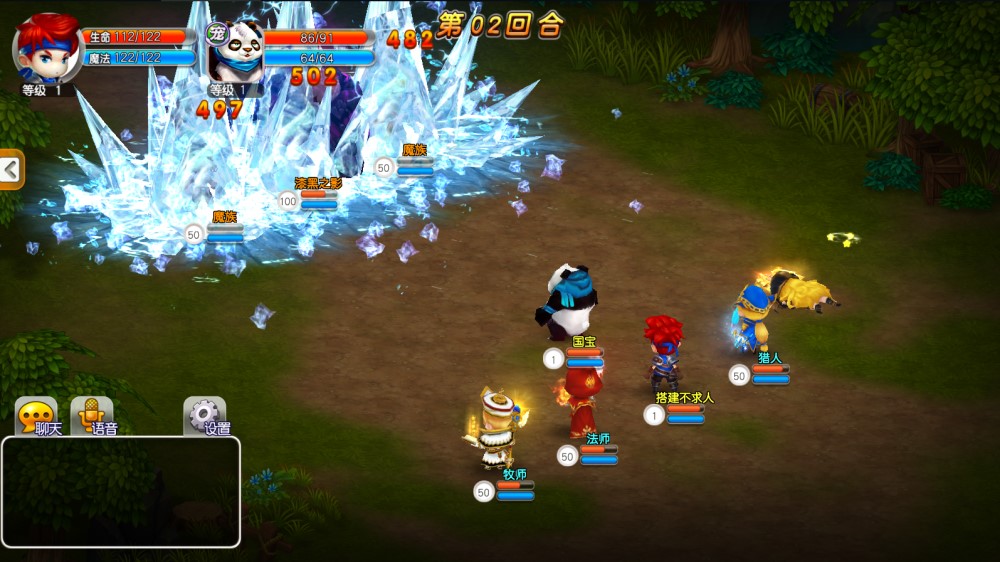The image size is (1000, 562).
Task: Click the chat log box
Action: click(x=120, y=491)
